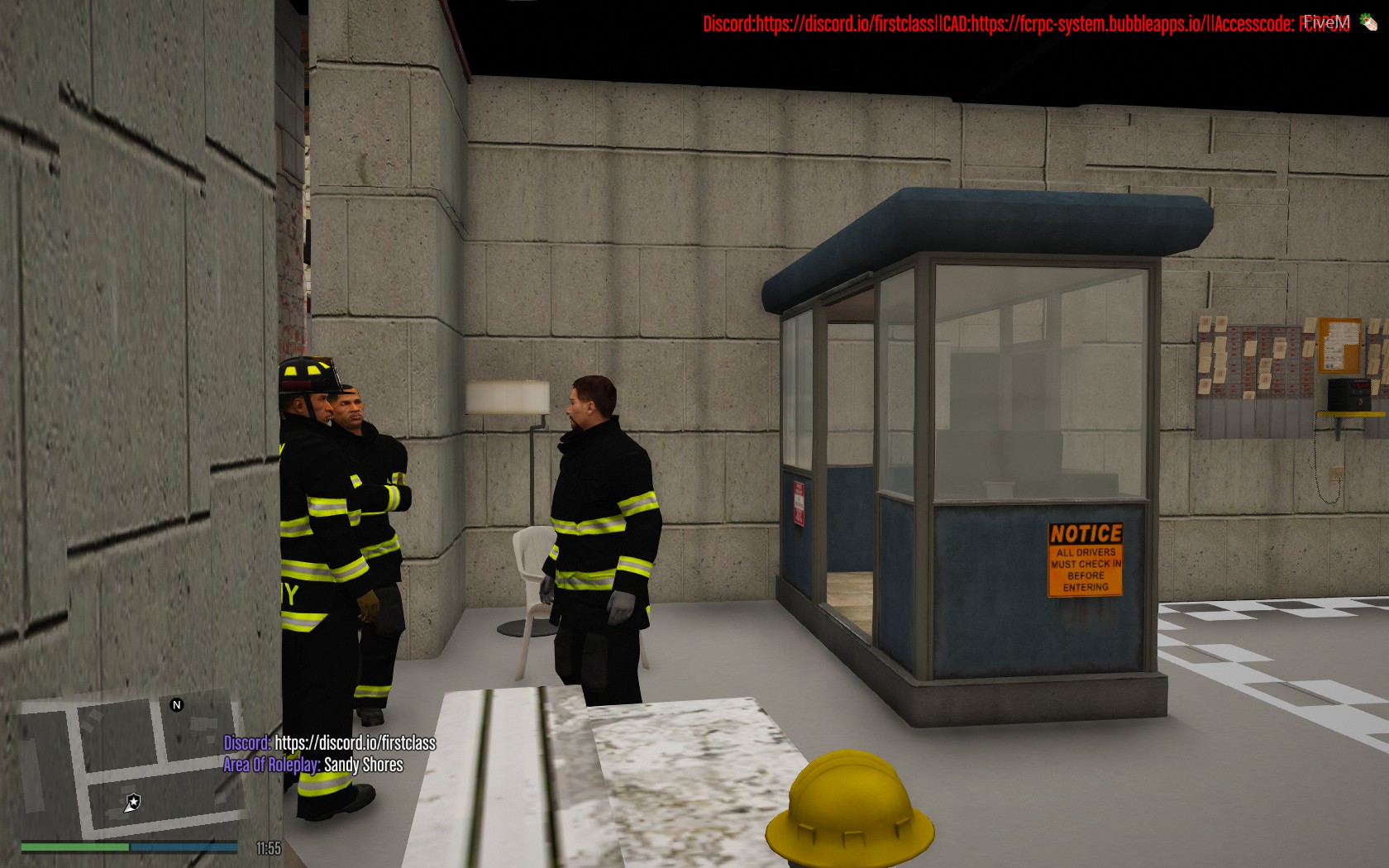Select the north 'N' compass indicator on minimap
1389x868 pixels.
(x=176, y=704)
